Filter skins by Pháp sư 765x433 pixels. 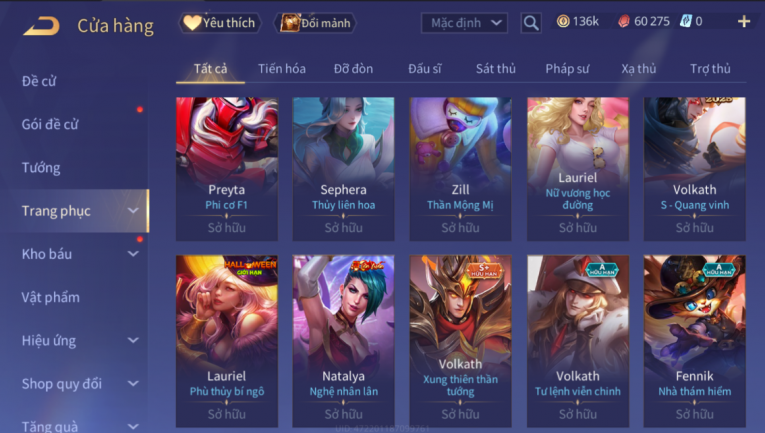(568, 69)
